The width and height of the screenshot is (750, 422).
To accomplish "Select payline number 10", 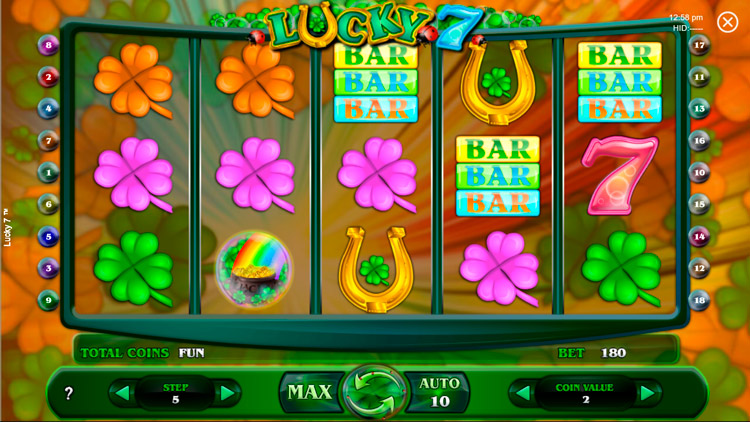I will coord(700,172).
